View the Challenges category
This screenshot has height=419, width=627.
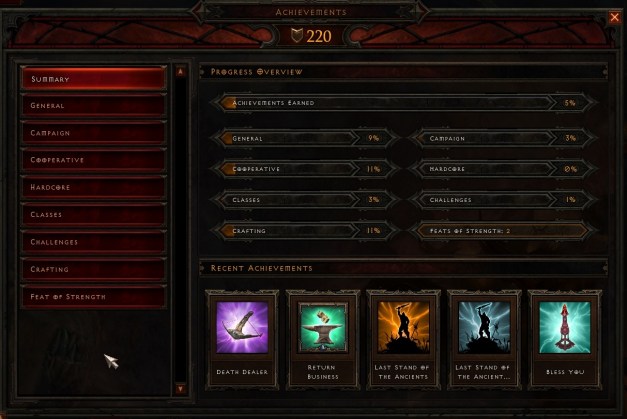pos(93,242)
